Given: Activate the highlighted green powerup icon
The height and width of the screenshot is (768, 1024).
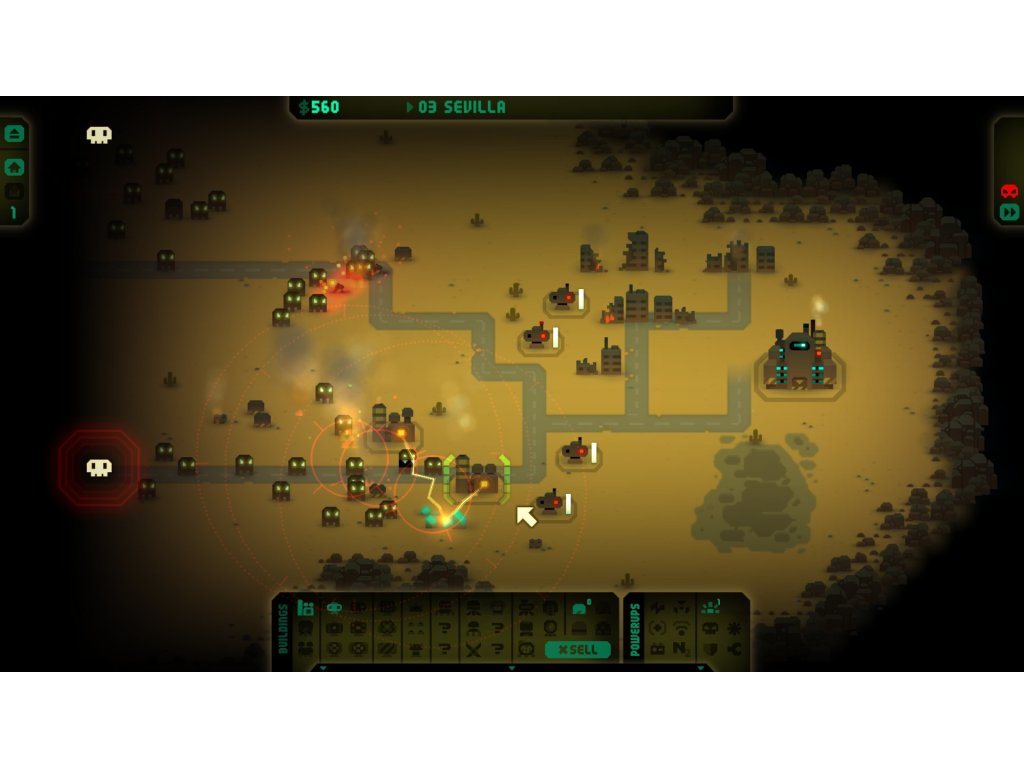Looking at the screenshot, I should coord(709,607).
